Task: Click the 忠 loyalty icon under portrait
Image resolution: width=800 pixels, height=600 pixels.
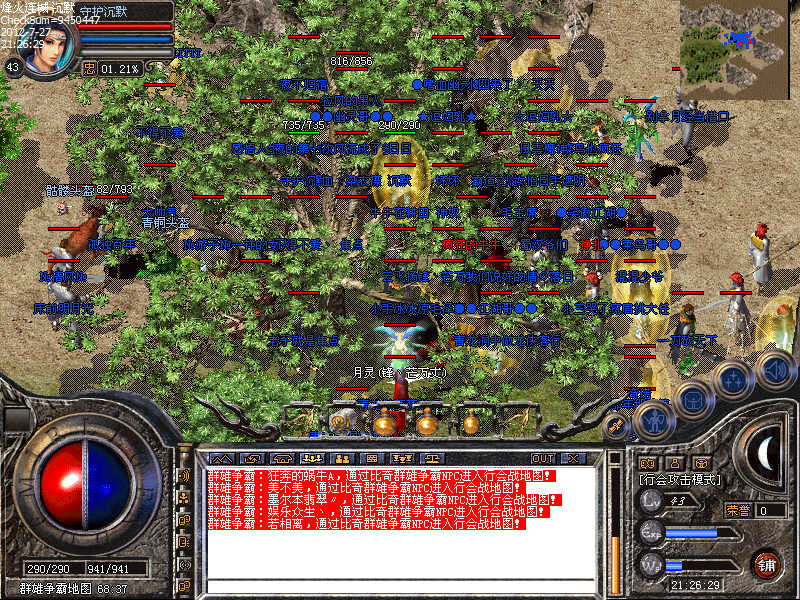Action: click(x=89, y=68)
